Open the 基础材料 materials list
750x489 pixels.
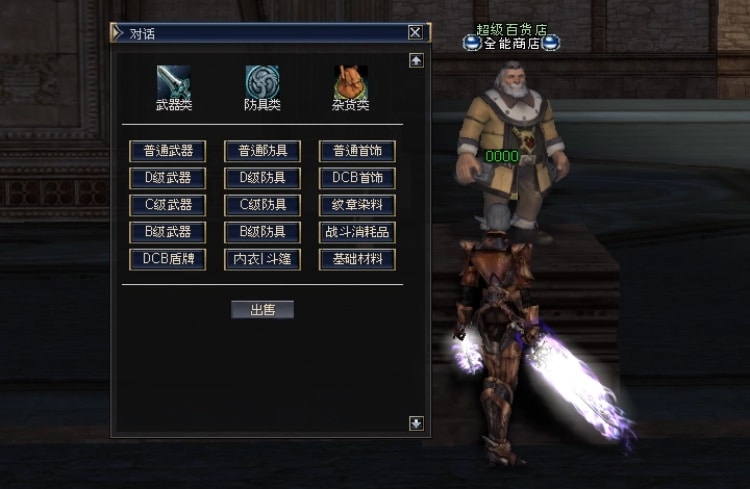(357, 259)
